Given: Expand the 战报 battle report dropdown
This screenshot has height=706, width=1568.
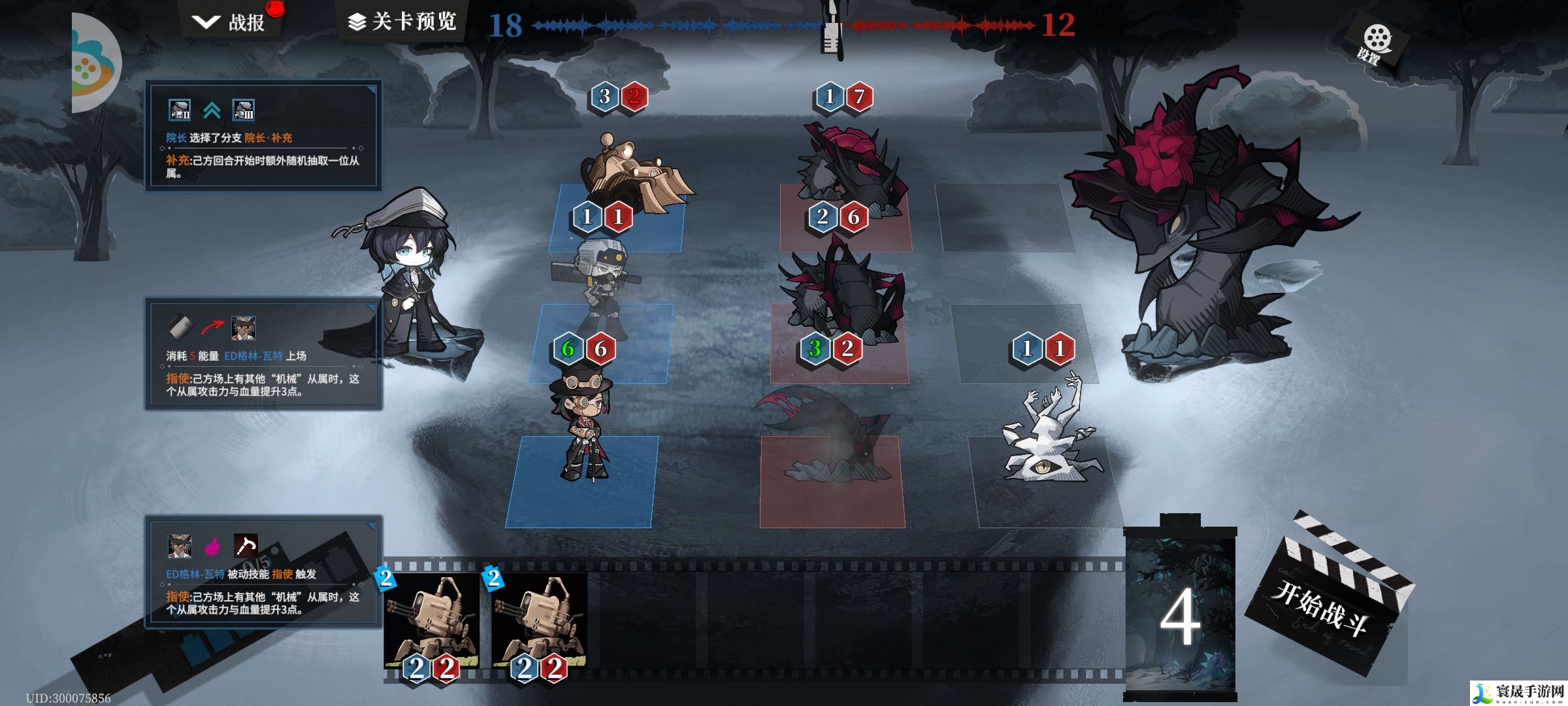Looking at the screenshot, I should (x=230, y=23).
